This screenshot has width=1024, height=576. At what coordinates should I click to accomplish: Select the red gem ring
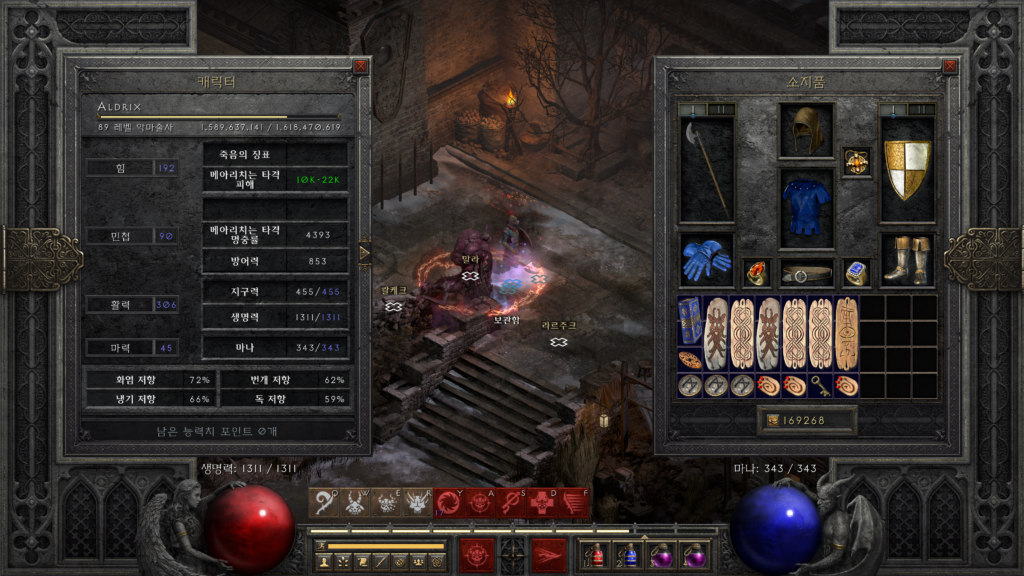coord(756,272)
